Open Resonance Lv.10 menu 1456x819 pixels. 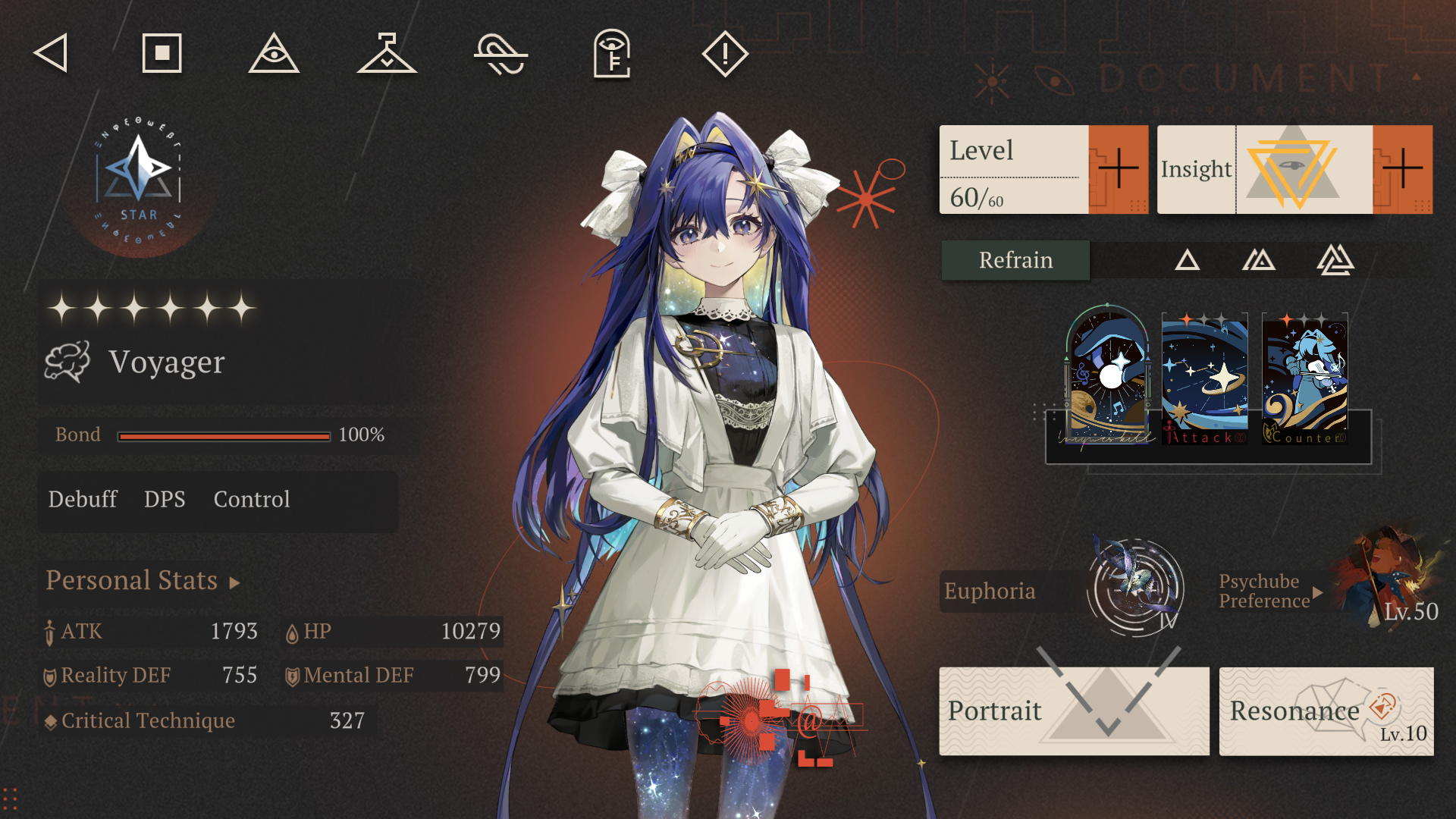(1326, 711)
